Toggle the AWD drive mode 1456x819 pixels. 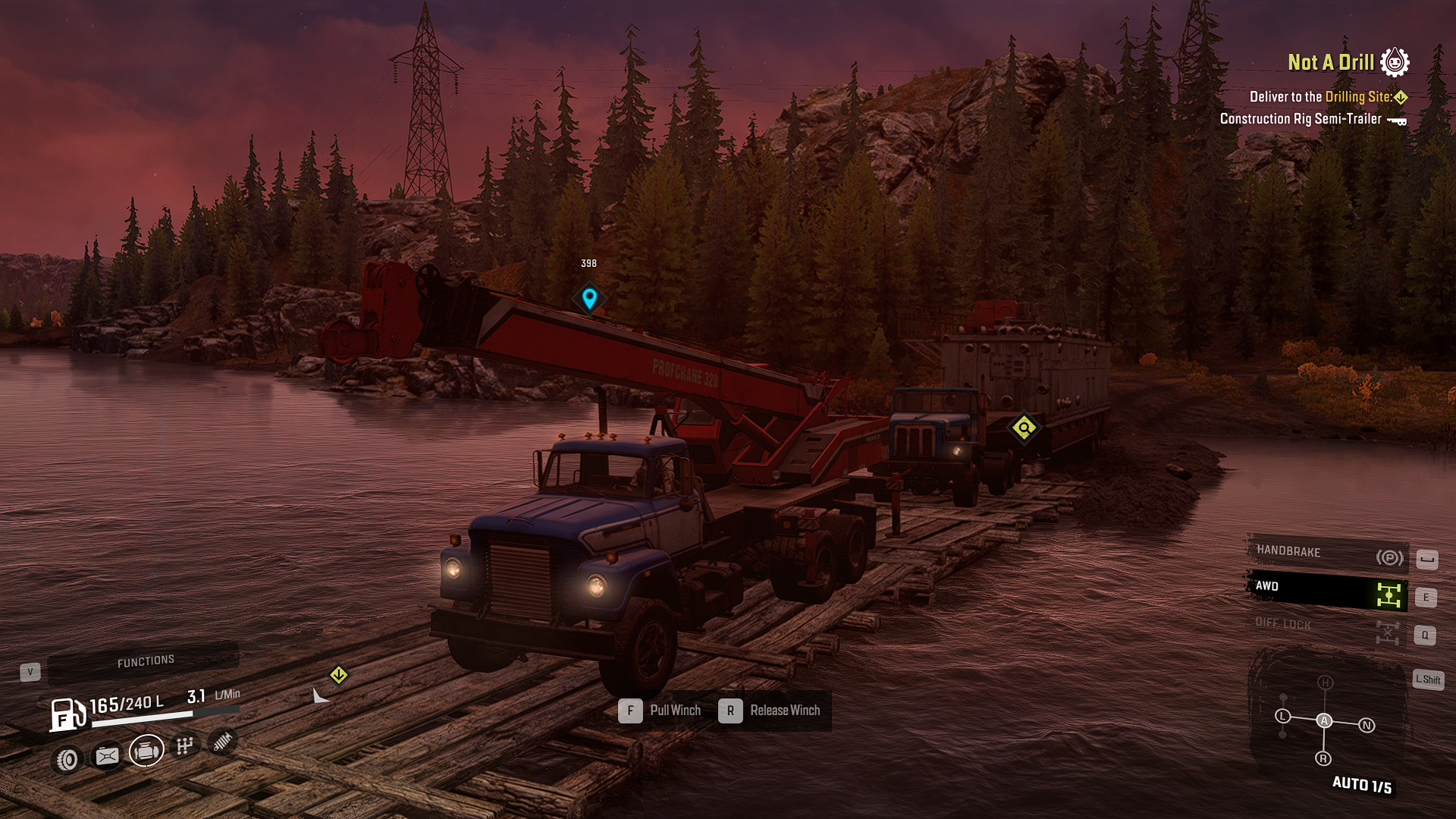(x=1327, y=590)
